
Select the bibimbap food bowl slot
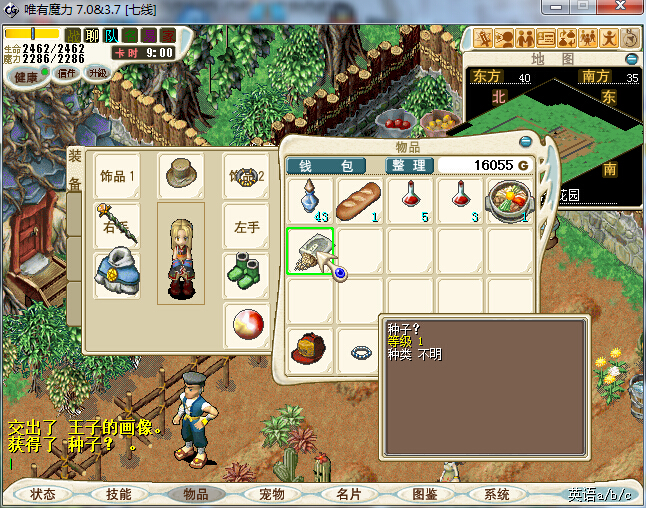point(509,201)
